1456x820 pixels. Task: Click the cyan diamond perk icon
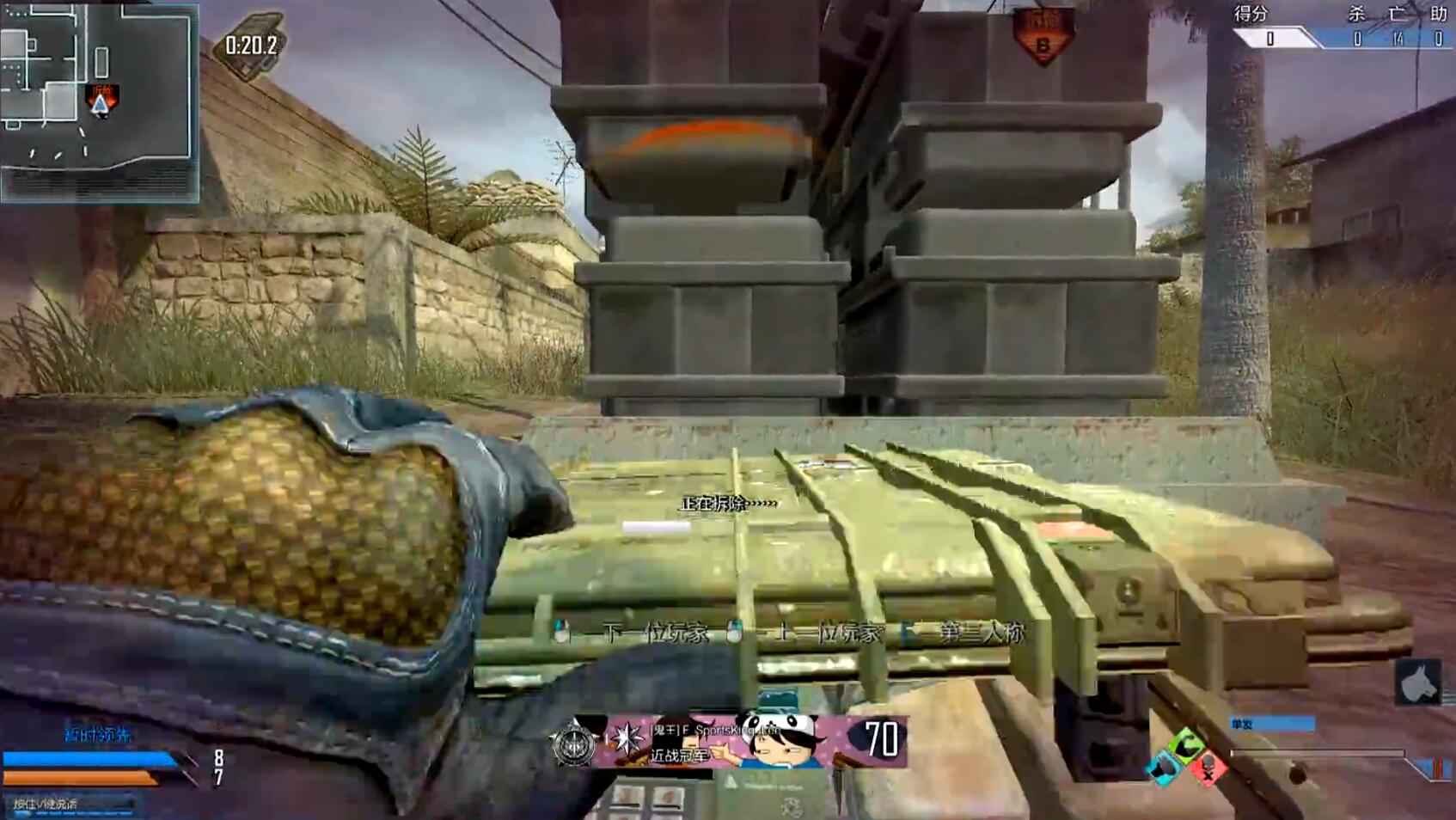[1163, 768]
